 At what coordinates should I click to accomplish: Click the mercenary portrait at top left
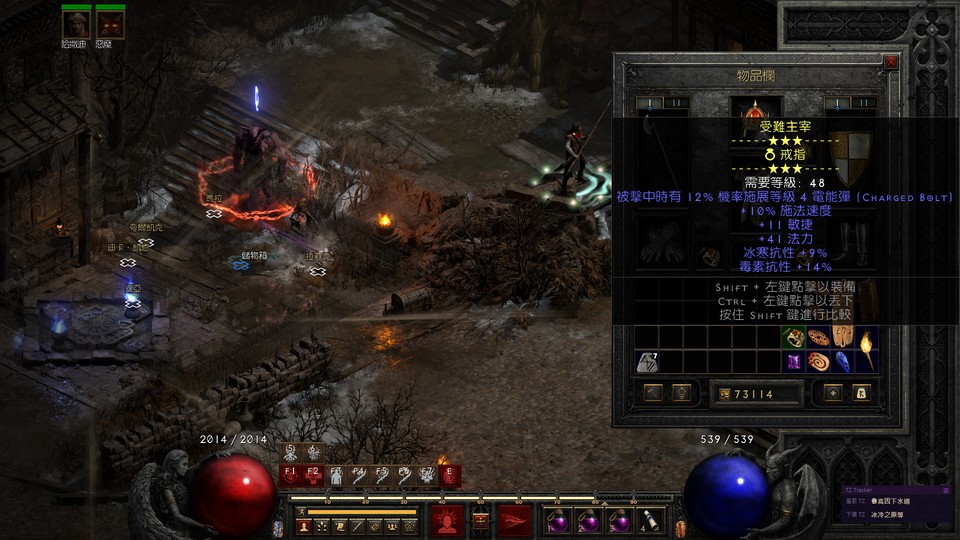click(77, 23)
